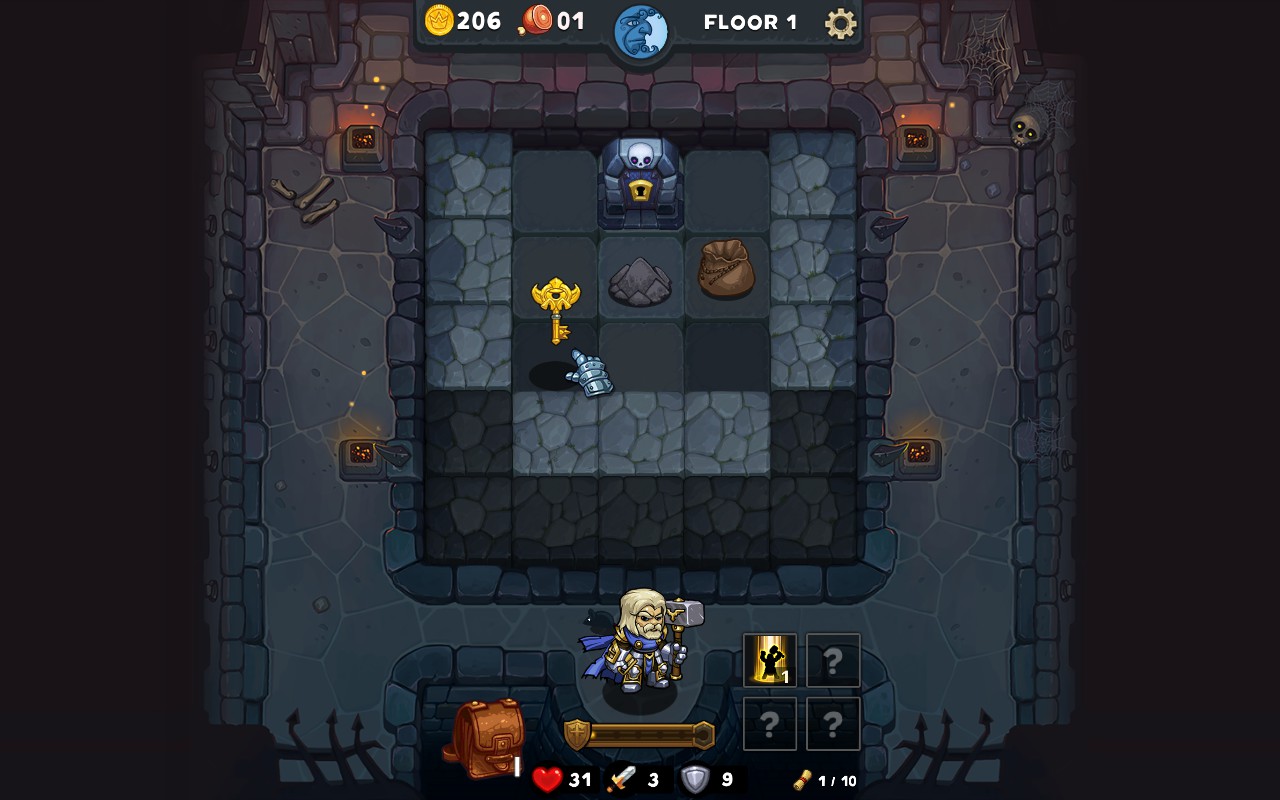Click the blue moon face medallion
1280x800 pixels.
pos(640,32)
